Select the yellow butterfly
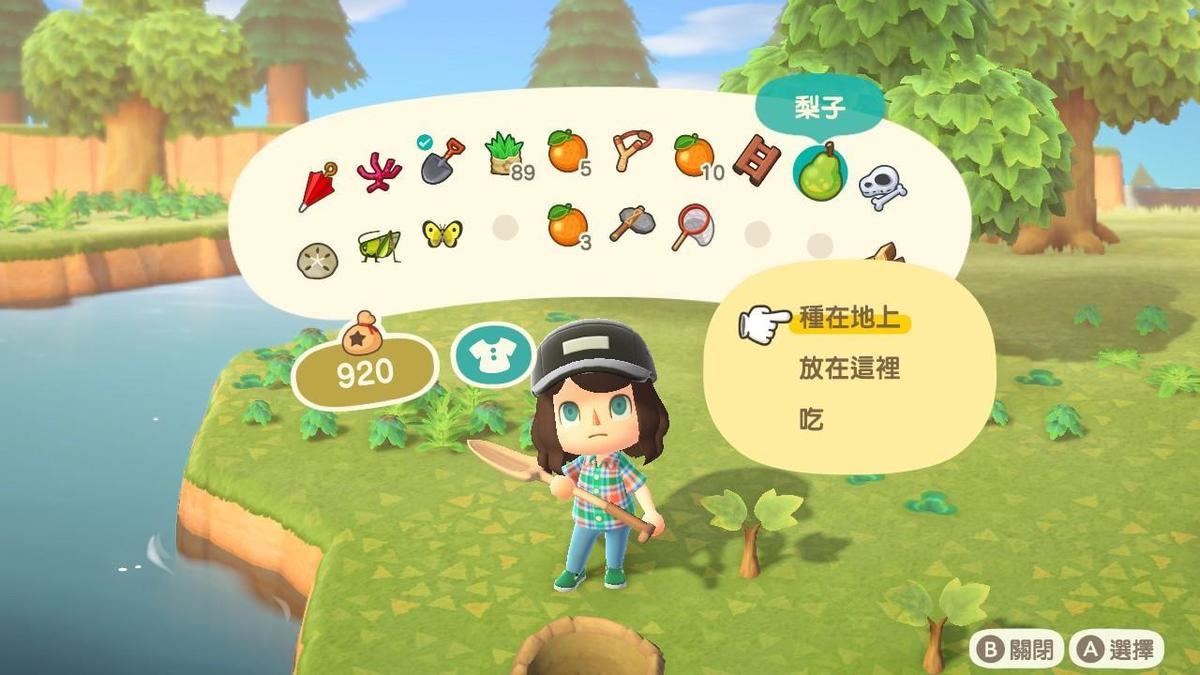 (x=442, y=233)
